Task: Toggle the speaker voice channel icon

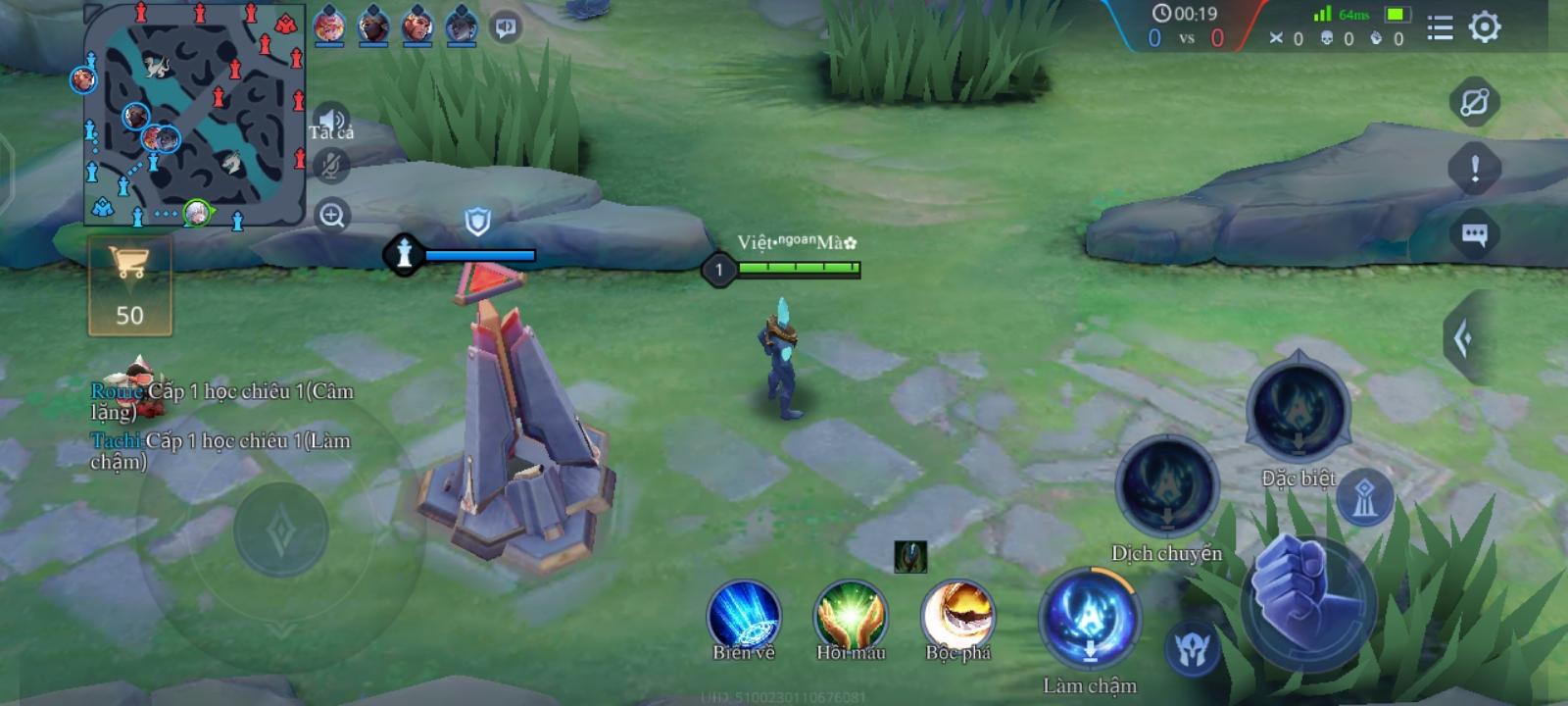Action: [x=332, y=121]
